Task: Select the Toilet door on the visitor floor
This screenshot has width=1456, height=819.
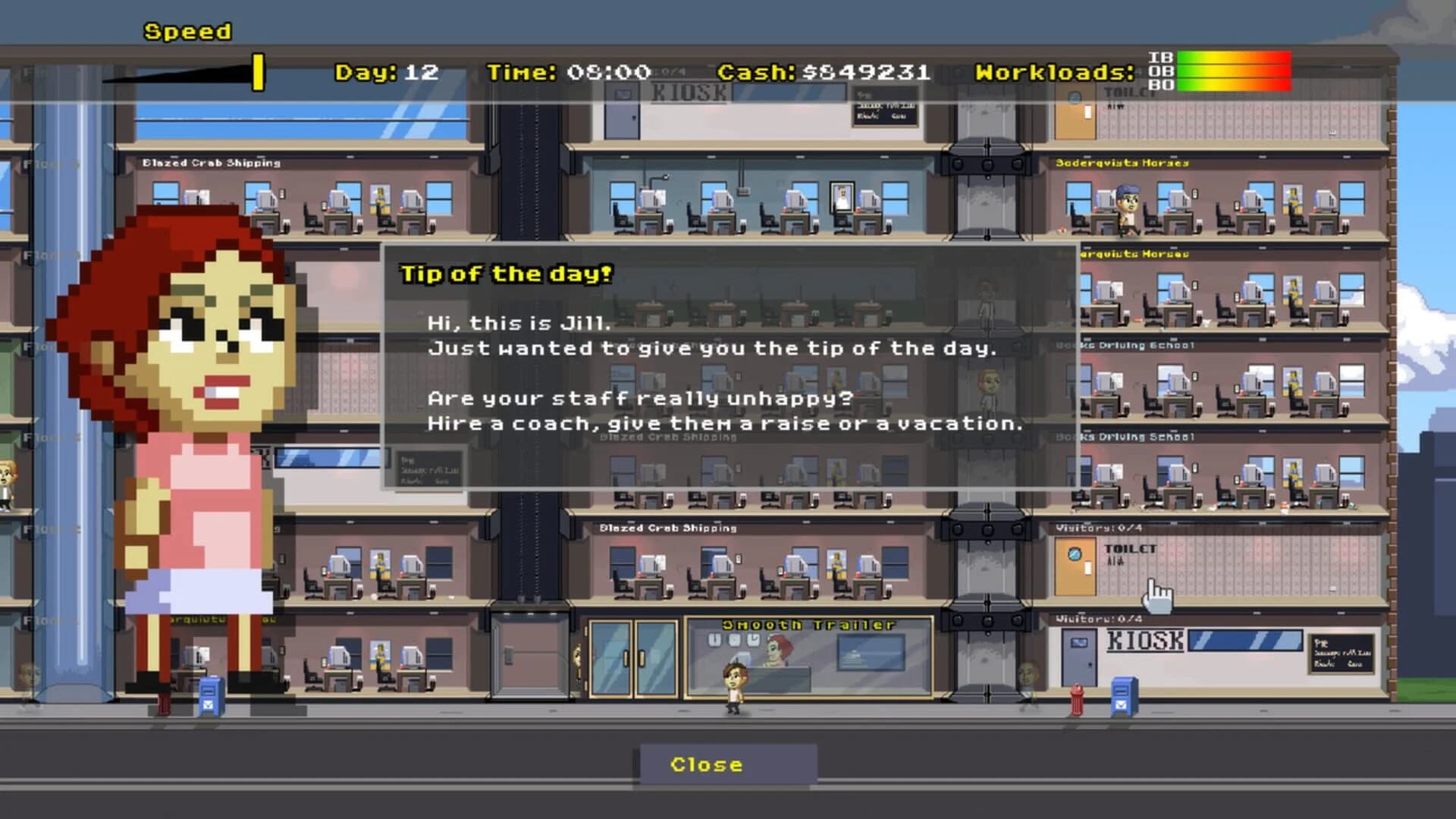Action: (1076, 565)
